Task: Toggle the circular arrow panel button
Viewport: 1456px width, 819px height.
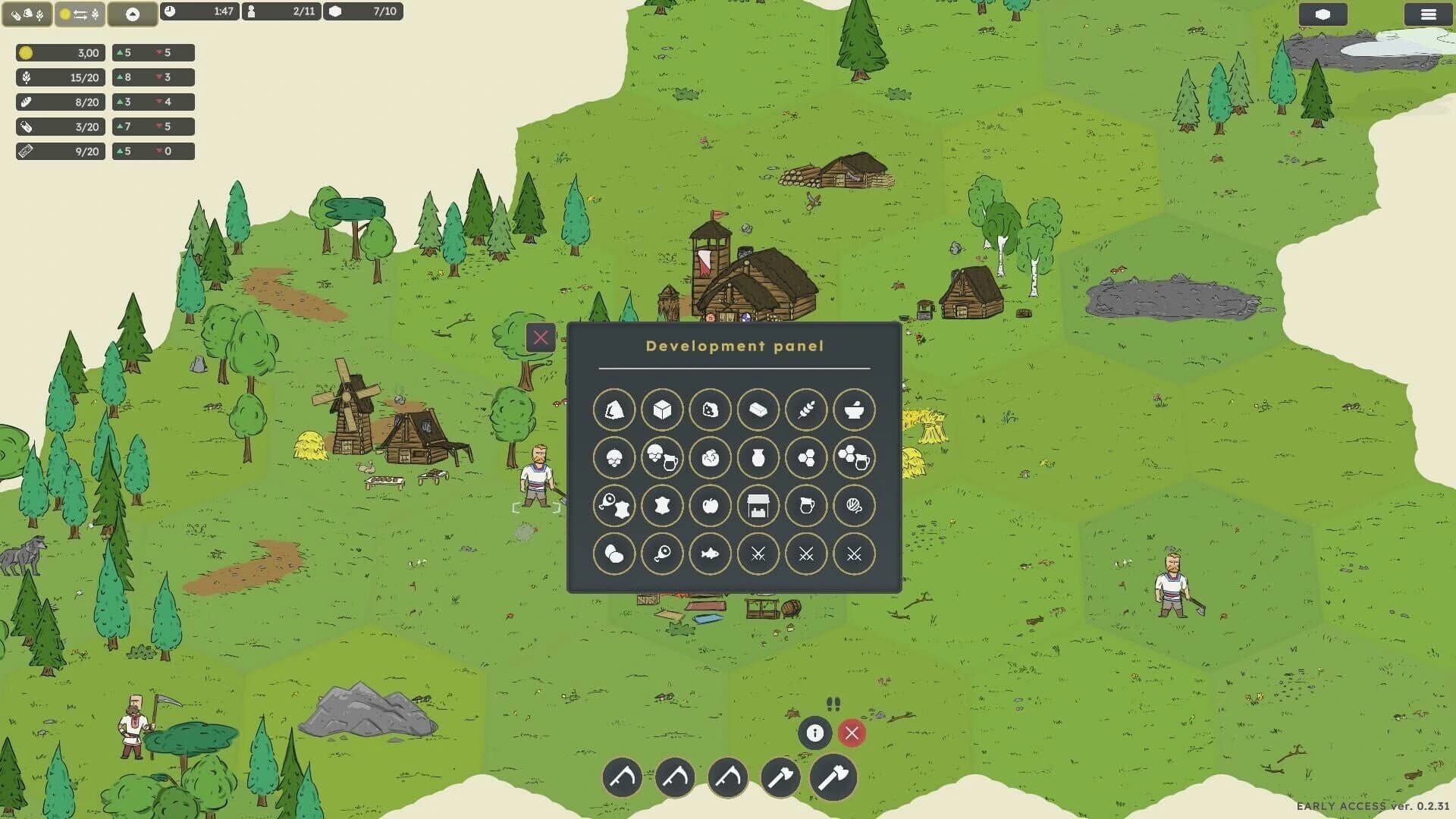Action: pyautogui.click(x=133, y=12)
